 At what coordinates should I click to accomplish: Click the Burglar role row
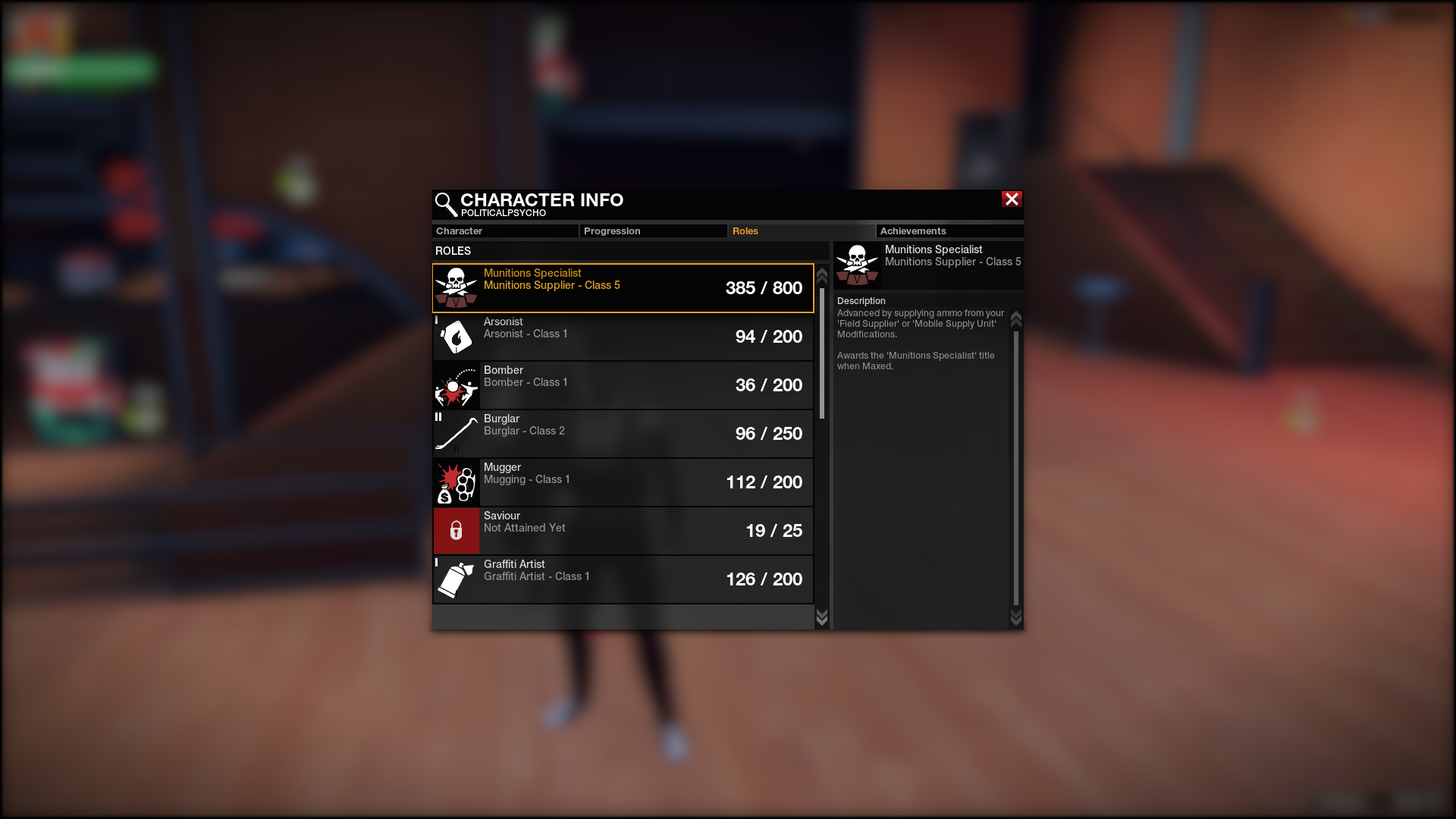pyautogui.click(x=623, y=434)
